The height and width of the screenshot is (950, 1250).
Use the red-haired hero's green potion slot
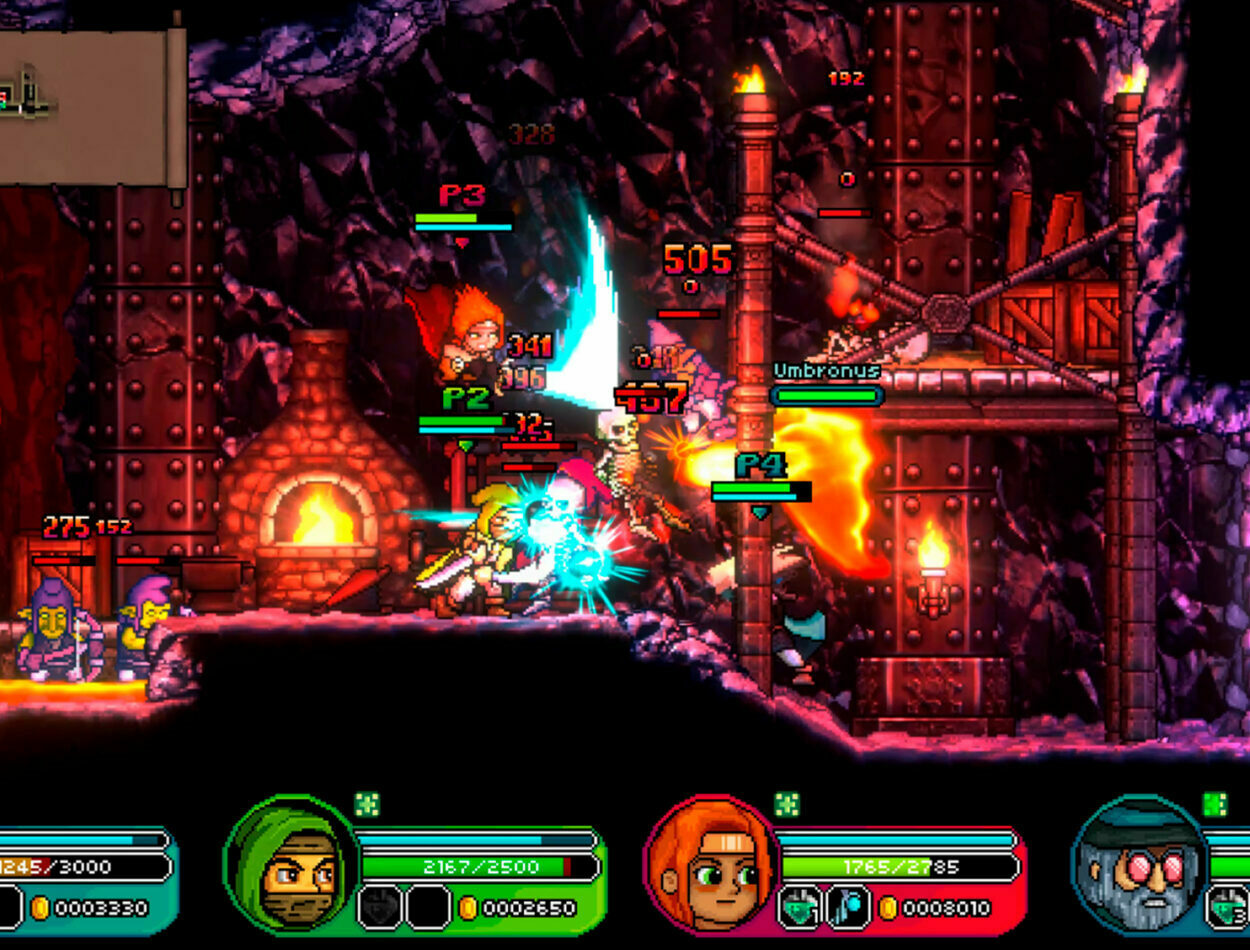[801, 907]
